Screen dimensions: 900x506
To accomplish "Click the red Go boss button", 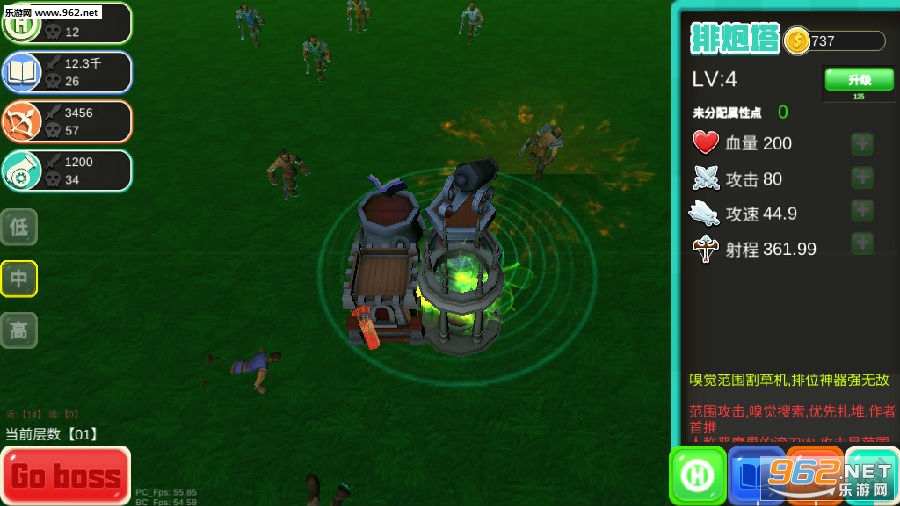I will point(66,475).
